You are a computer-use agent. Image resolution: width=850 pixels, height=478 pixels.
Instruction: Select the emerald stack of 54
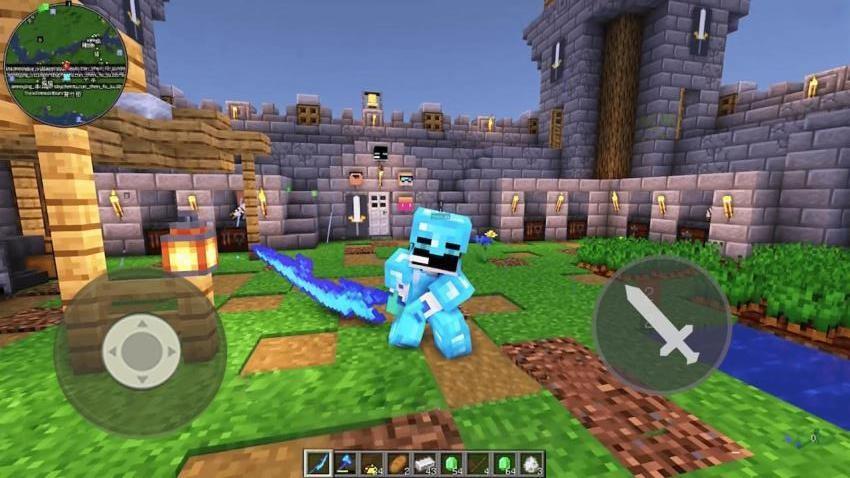[451, 462]
